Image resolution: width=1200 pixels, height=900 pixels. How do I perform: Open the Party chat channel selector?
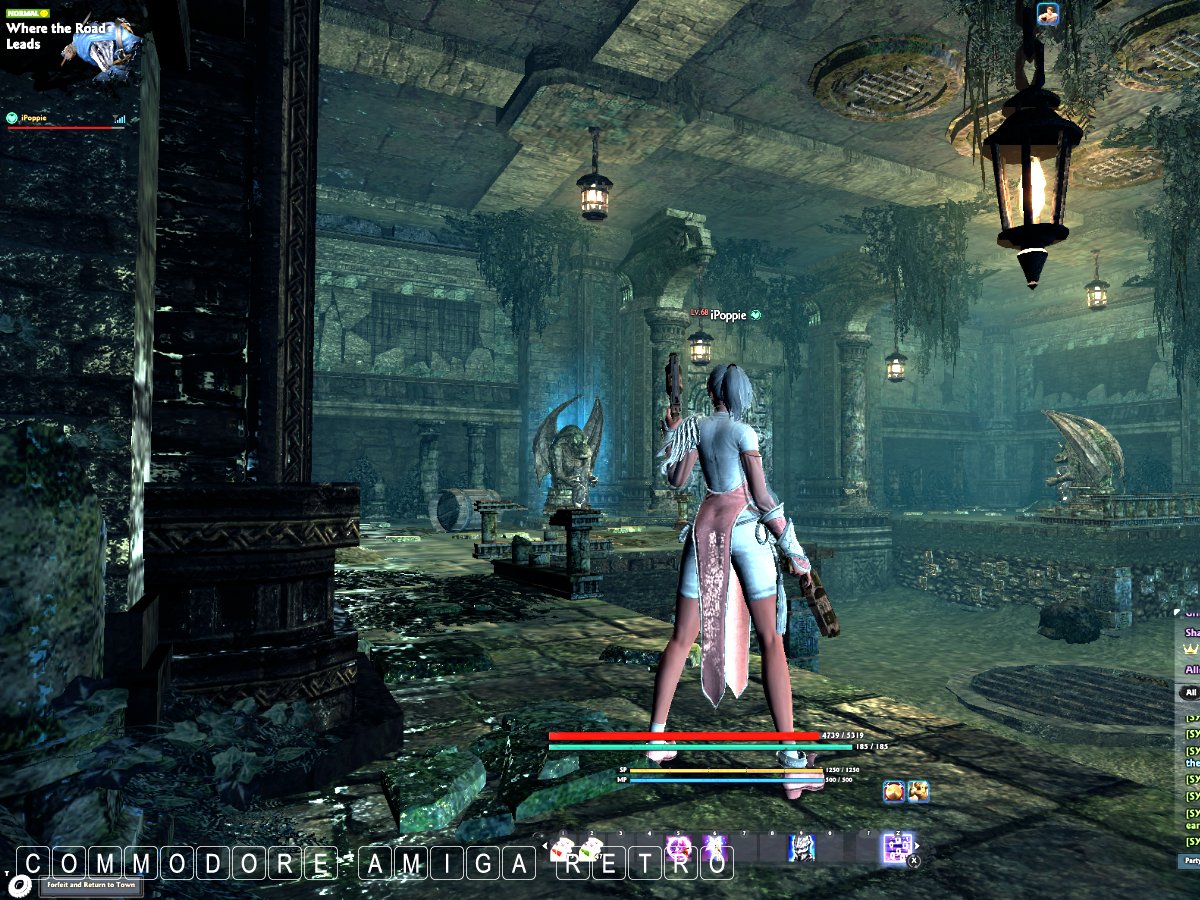click(x=1190, y=860)
